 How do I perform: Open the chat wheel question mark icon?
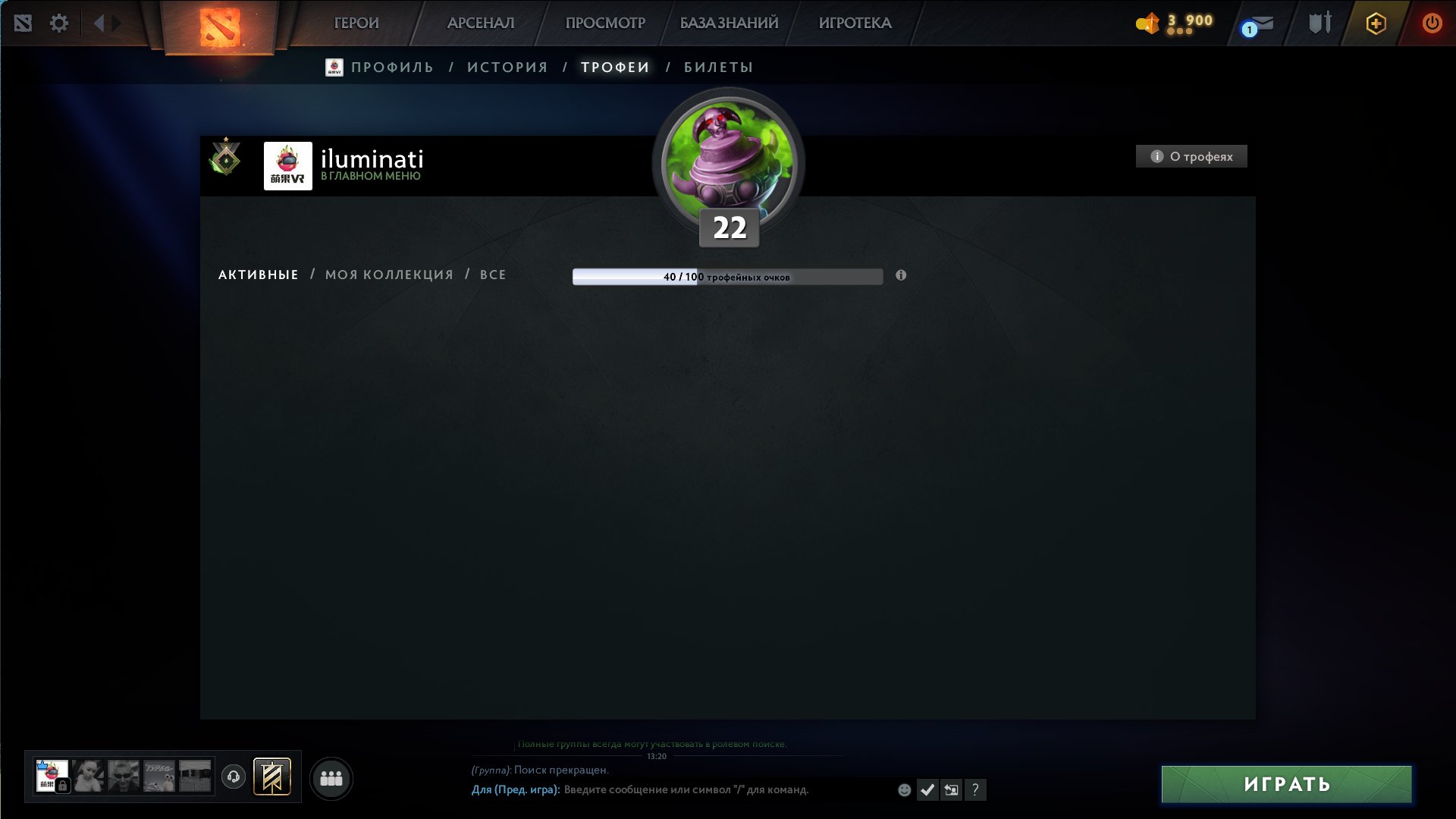pyautogui.click(x=974, y=790)
